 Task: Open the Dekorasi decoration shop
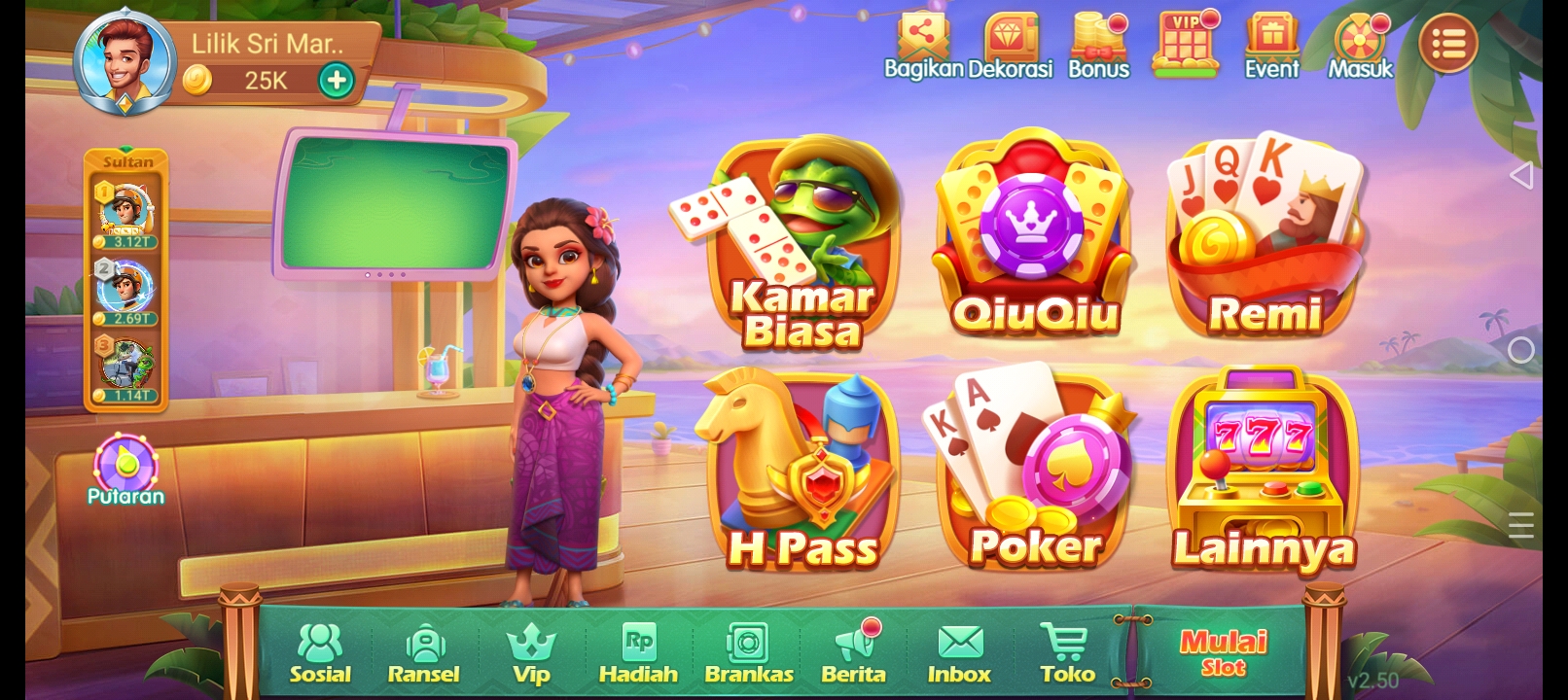point(1012,41)
